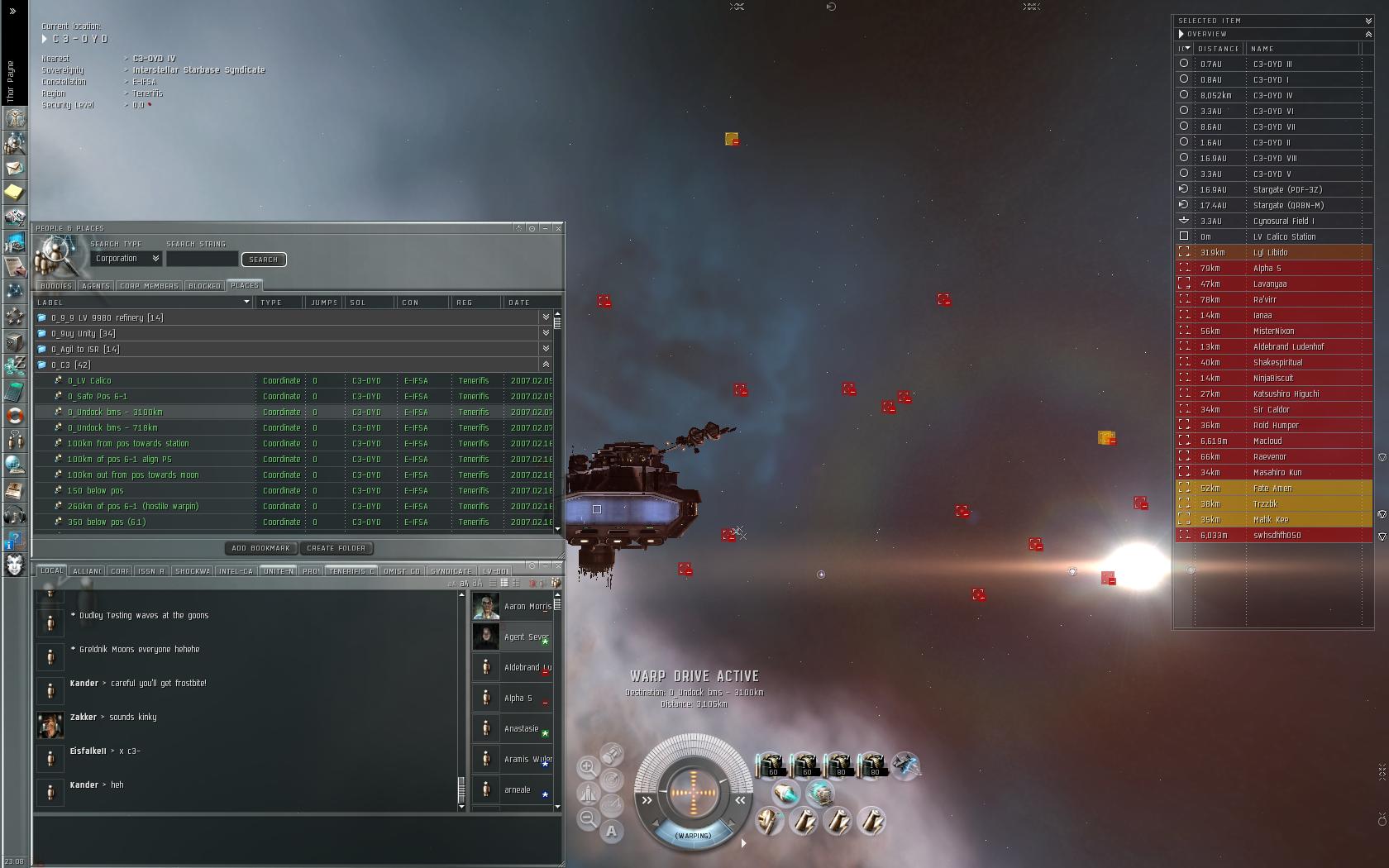Screen dimensions: 1389x868
Task: Switch to the Buddies tab
Action: tap(55, 286)
